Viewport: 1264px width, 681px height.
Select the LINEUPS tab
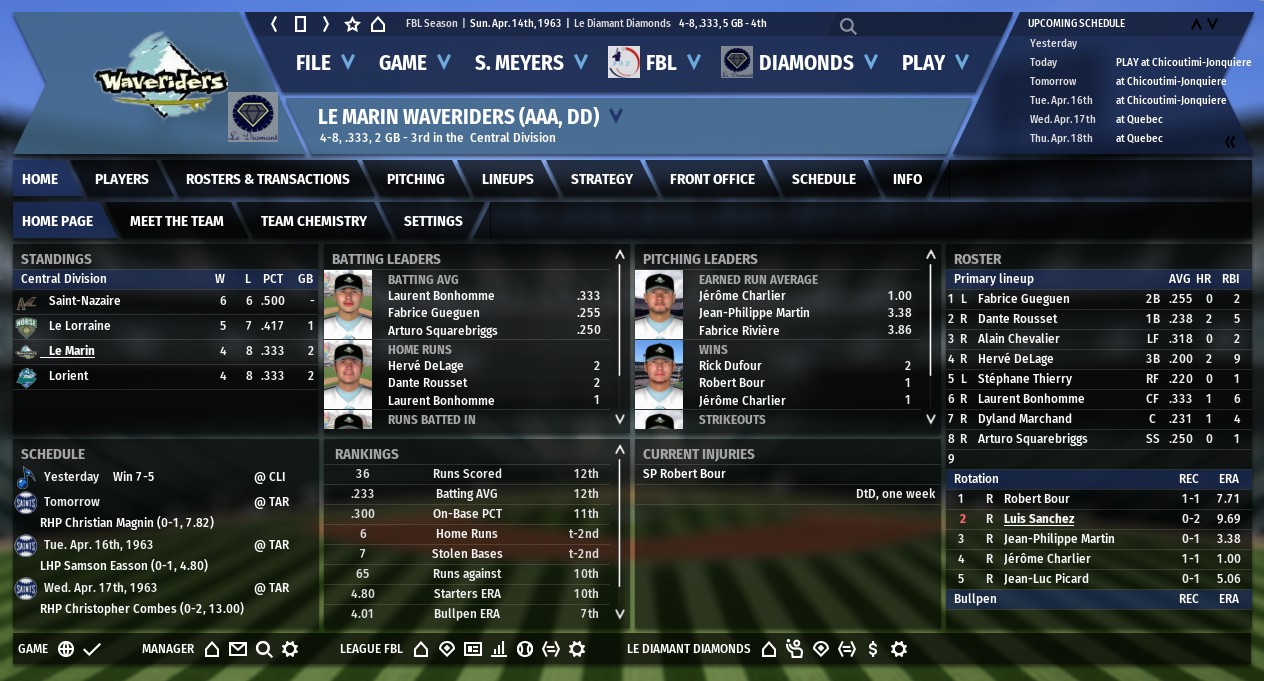[x=507, y=179]
